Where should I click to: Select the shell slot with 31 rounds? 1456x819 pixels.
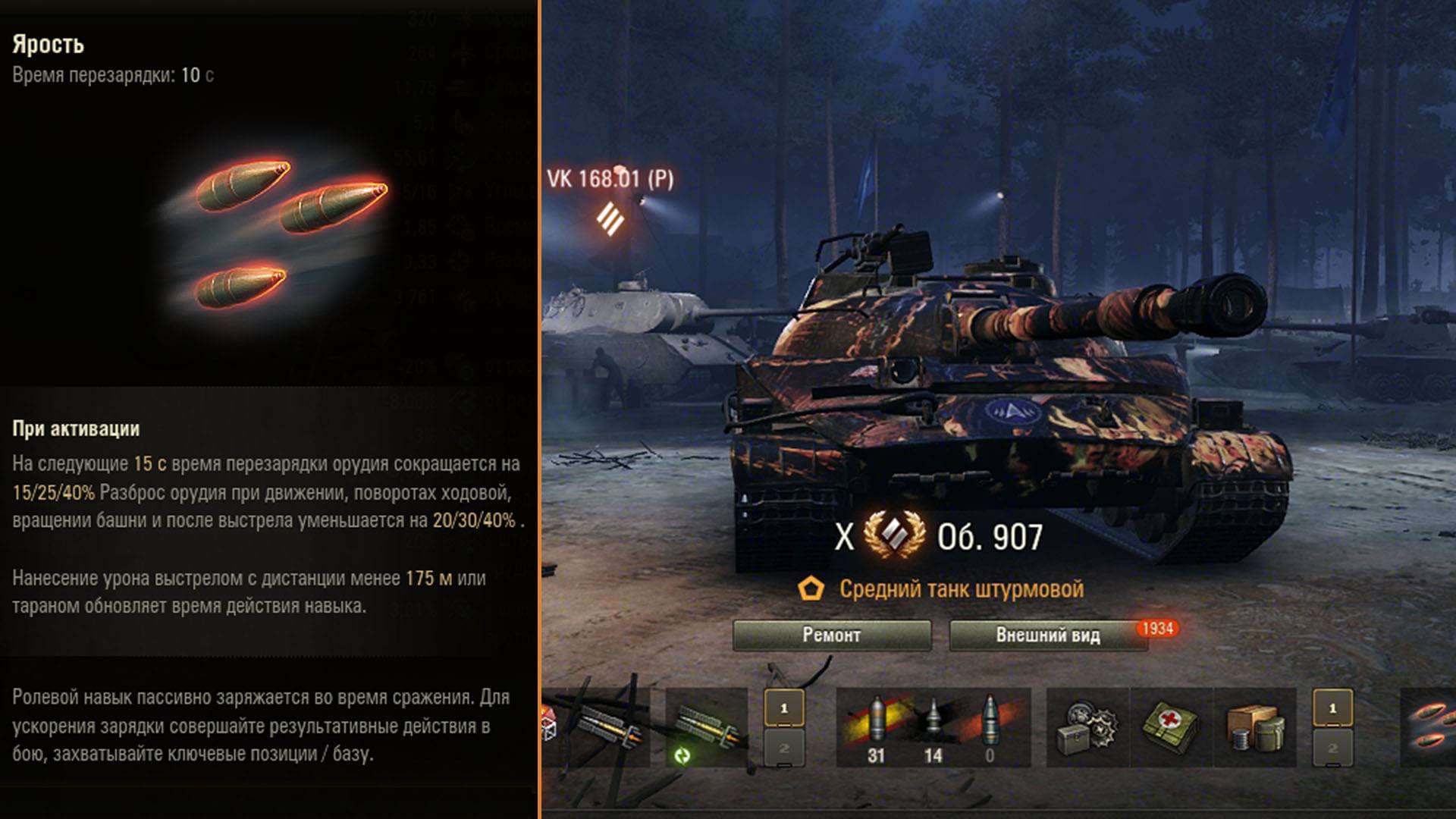pos(876,727)
